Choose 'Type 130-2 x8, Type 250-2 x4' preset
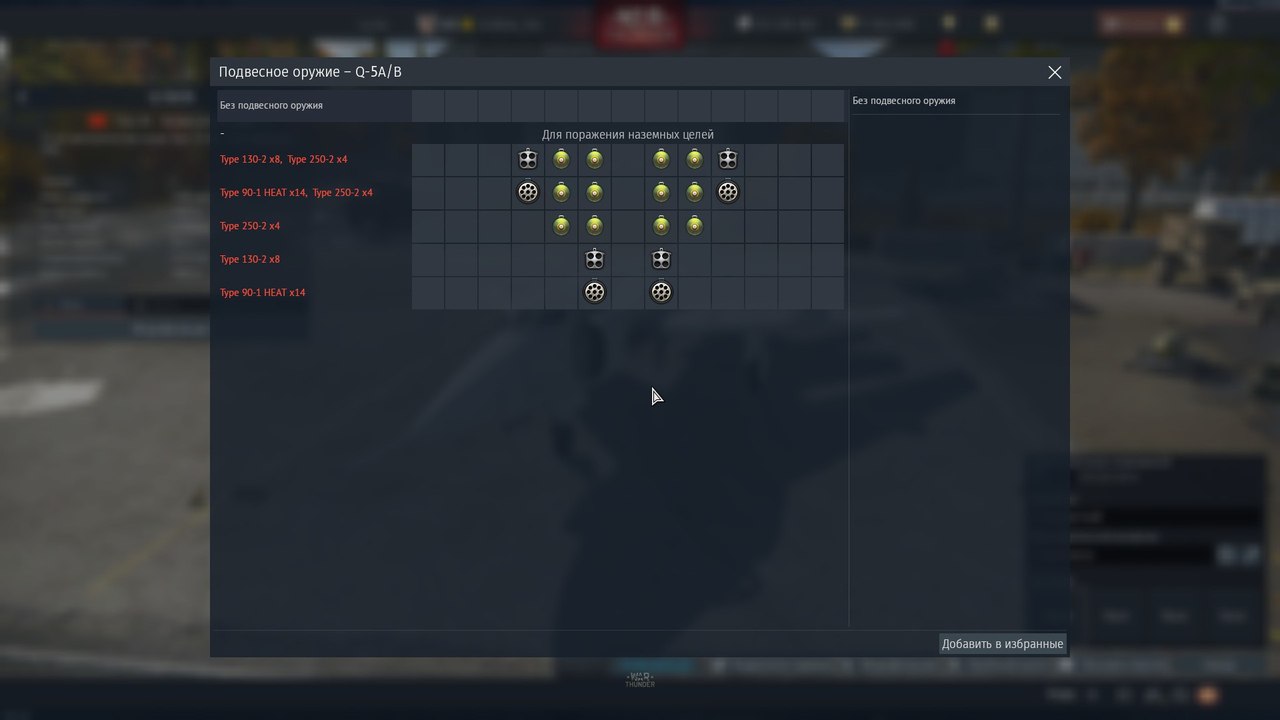1280x720 pixels. (284, 160)
